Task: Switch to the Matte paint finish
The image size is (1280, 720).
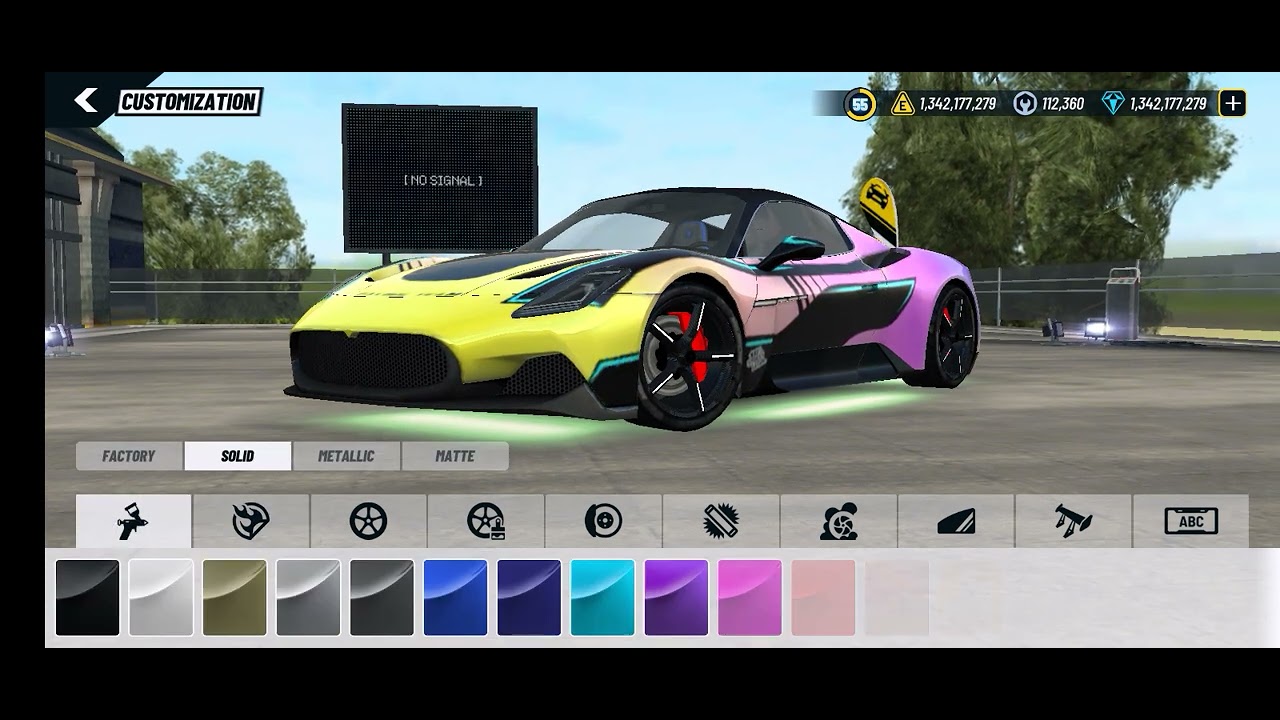Action: [455, 456]
